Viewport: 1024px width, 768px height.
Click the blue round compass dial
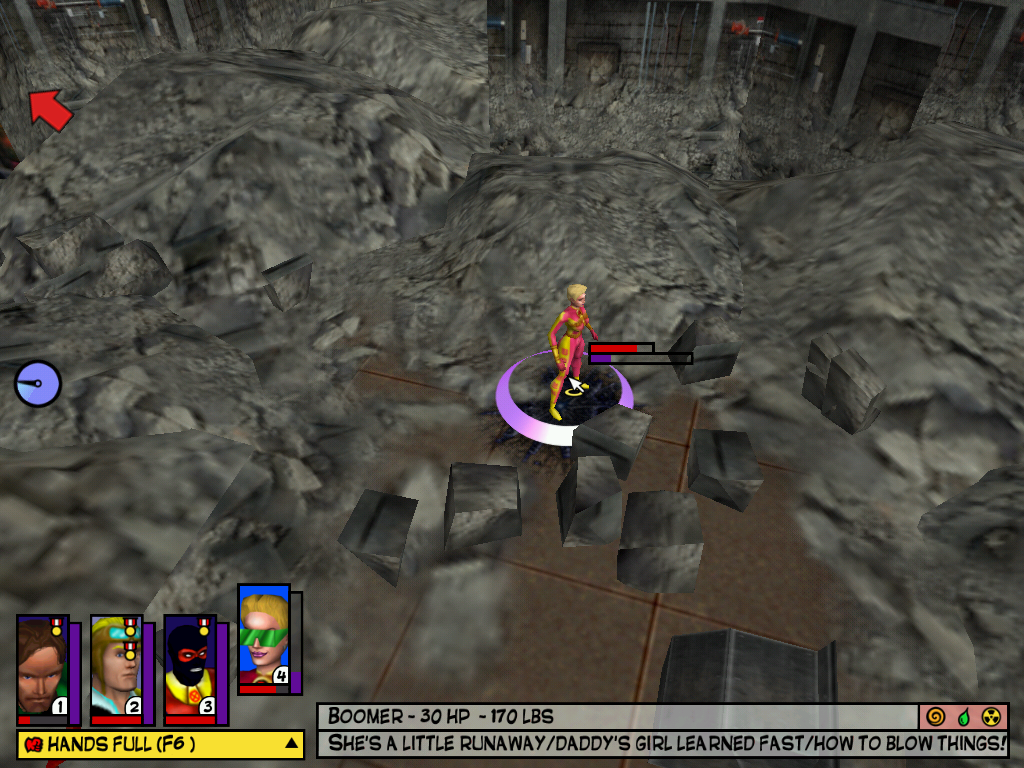tap(38, 384)
